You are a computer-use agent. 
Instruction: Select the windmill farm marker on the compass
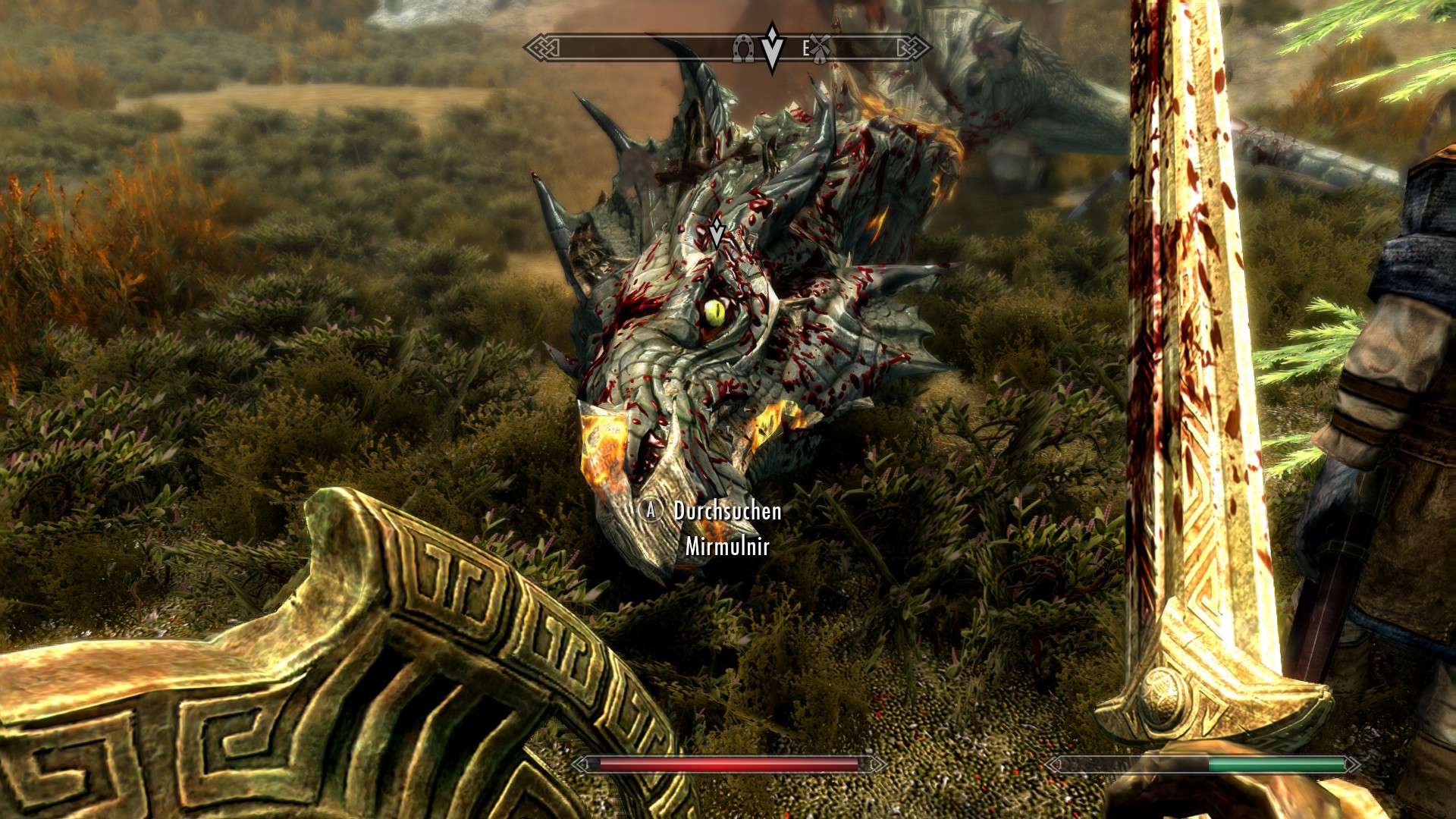point(821,49)
